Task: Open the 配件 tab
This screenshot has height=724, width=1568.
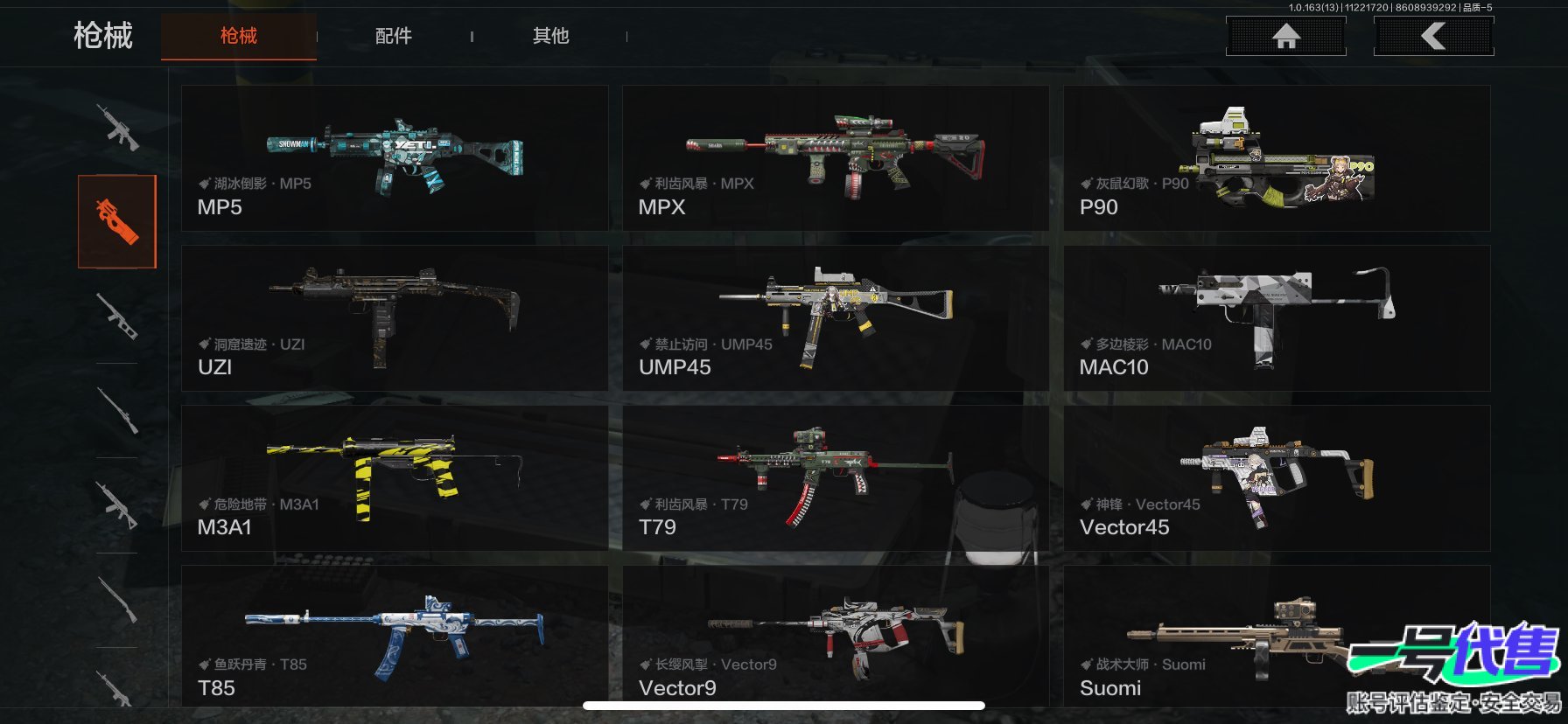Action: pos(394,36)
